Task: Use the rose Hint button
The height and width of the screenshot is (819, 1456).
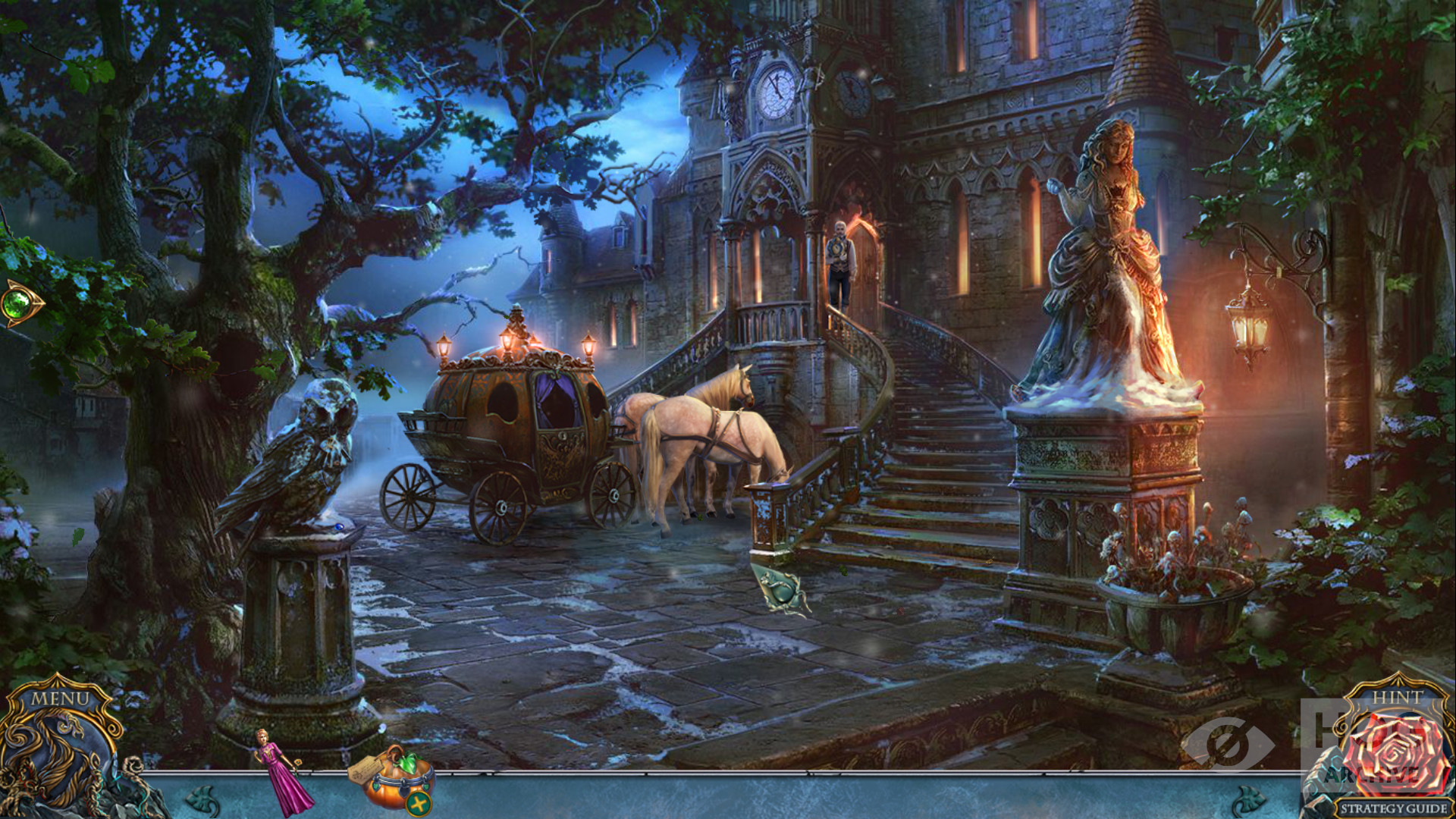Action: (1395, 747)
